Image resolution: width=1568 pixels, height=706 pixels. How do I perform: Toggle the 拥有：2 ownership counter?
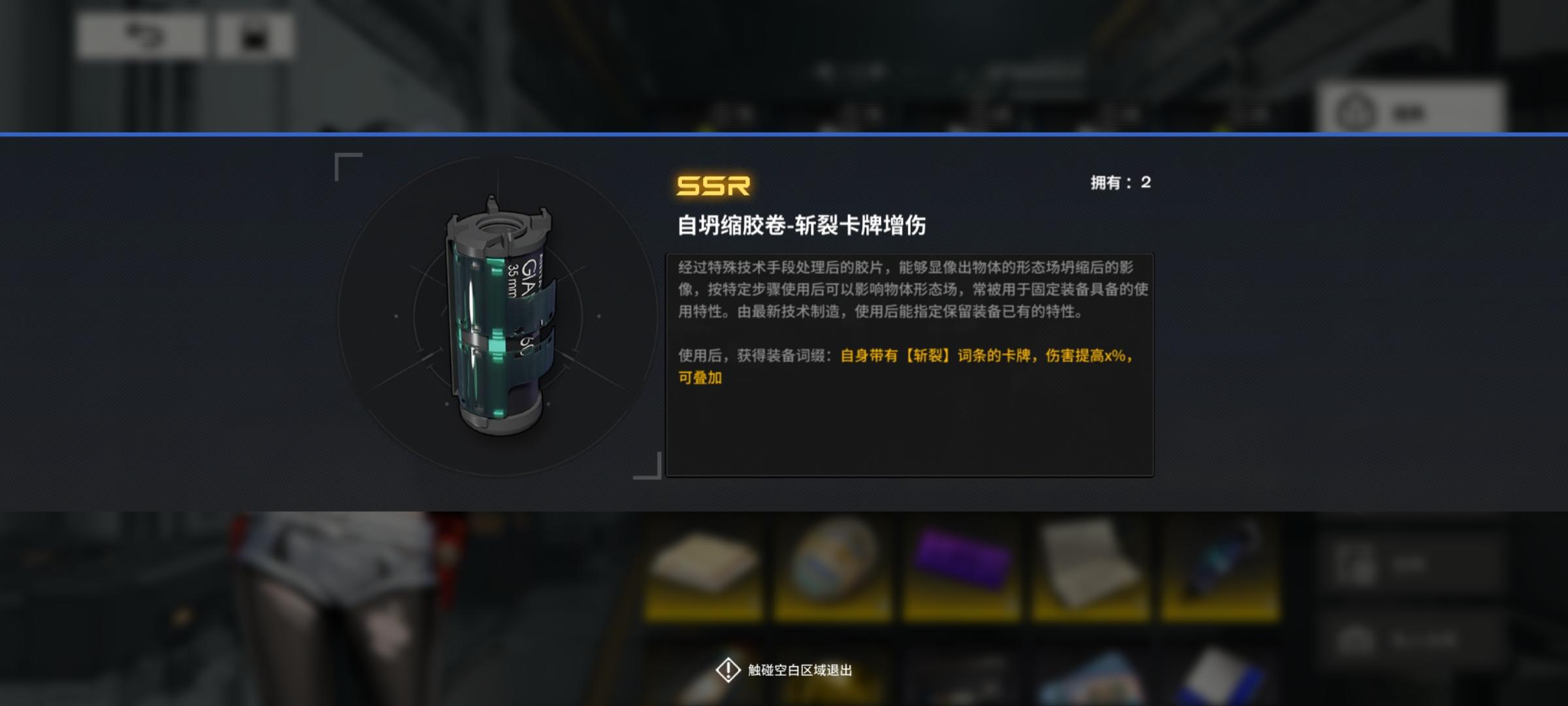[x=1121, y=185]
